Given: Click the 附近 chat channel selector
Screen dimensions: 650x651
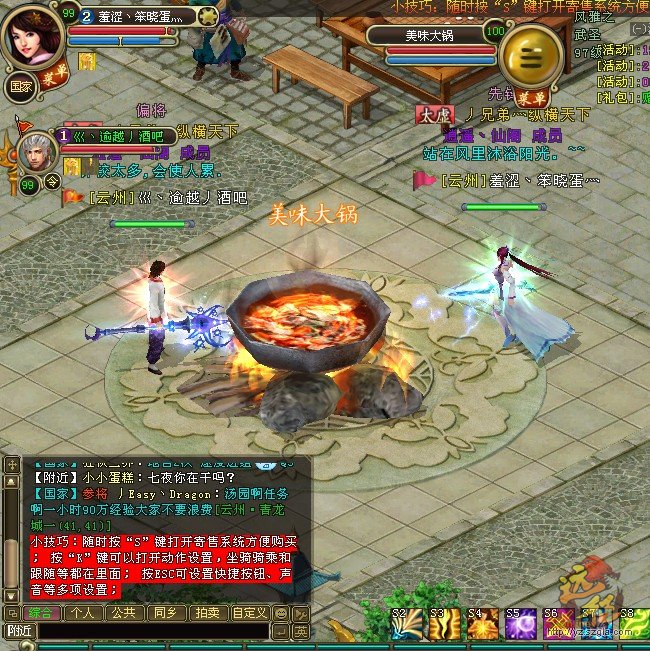Looking at the screenshot, I should (19, 631).
